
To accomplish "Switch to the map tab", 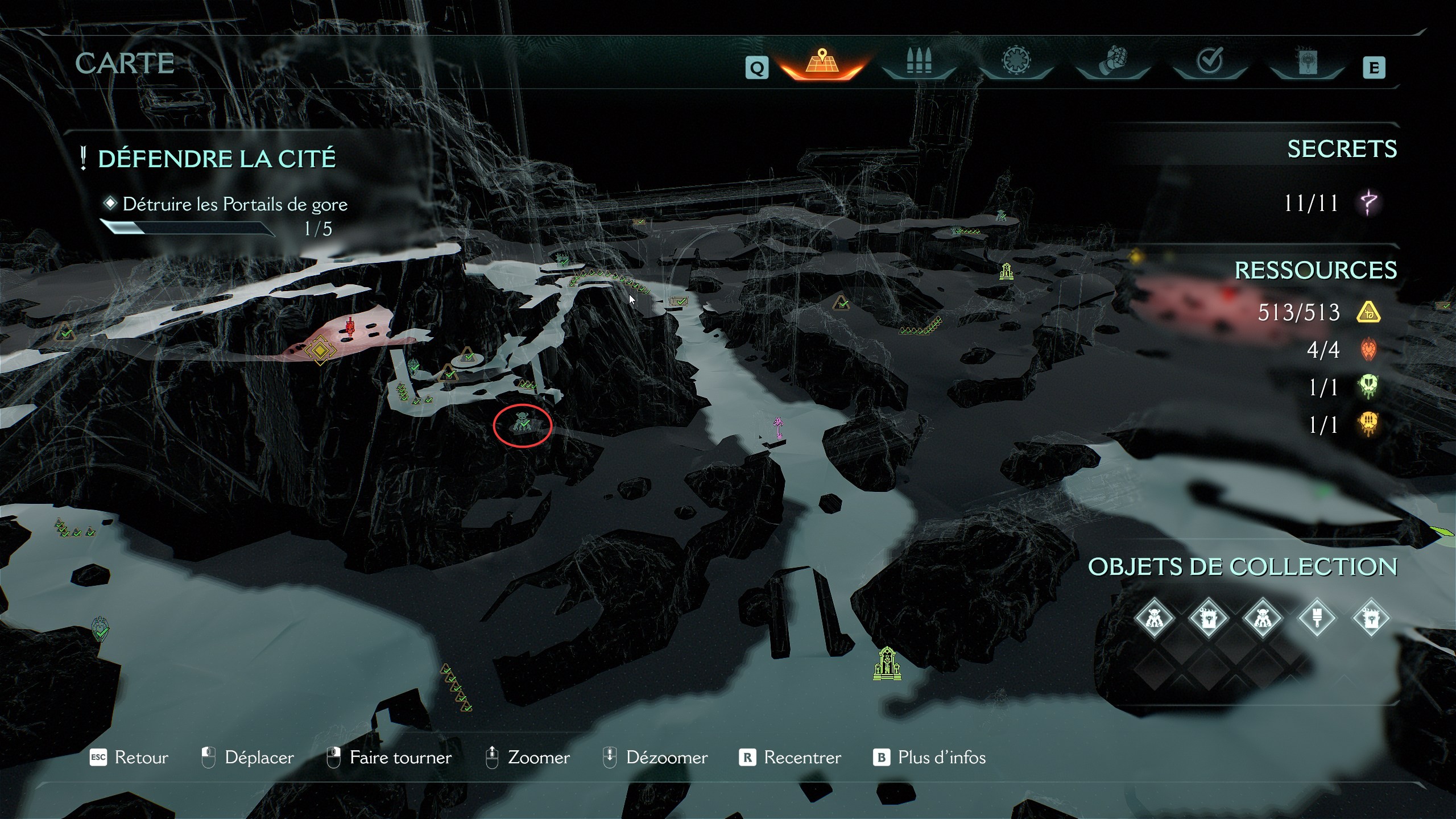I will click(x=822, y=63).
